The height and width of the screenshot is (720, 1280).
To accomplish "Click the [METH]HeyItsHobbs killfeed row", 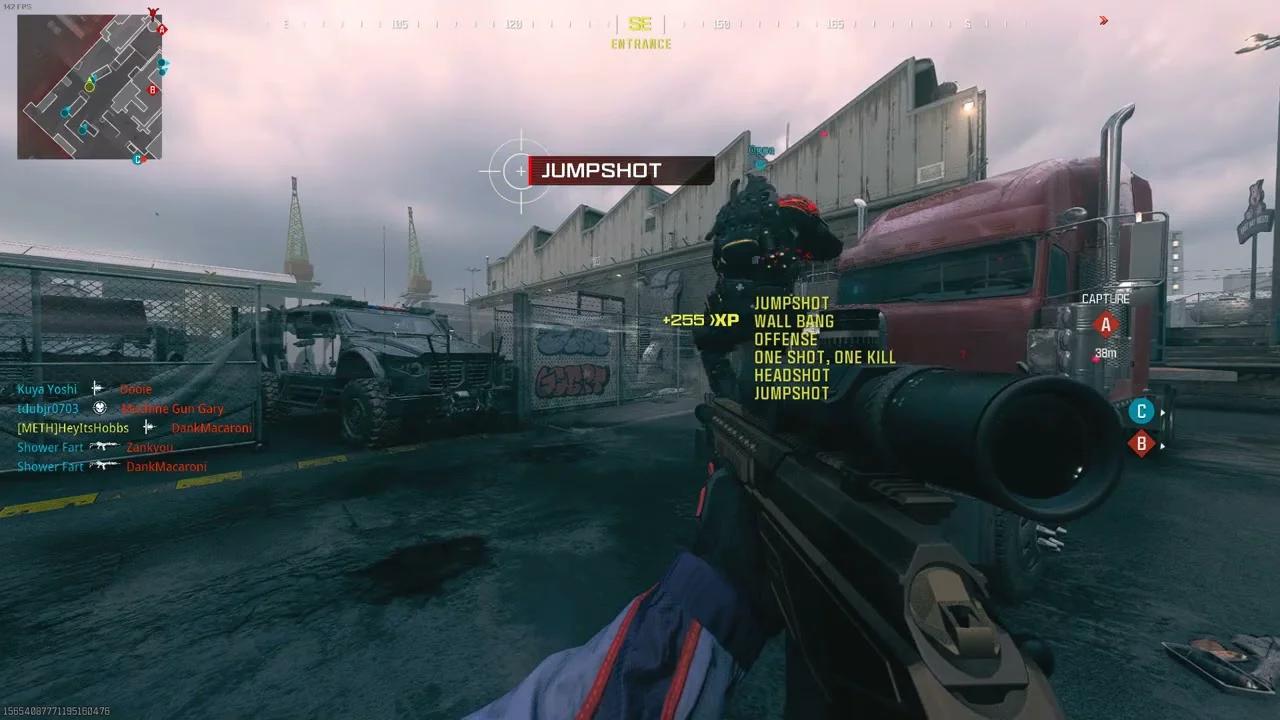I will pos(134,428).
